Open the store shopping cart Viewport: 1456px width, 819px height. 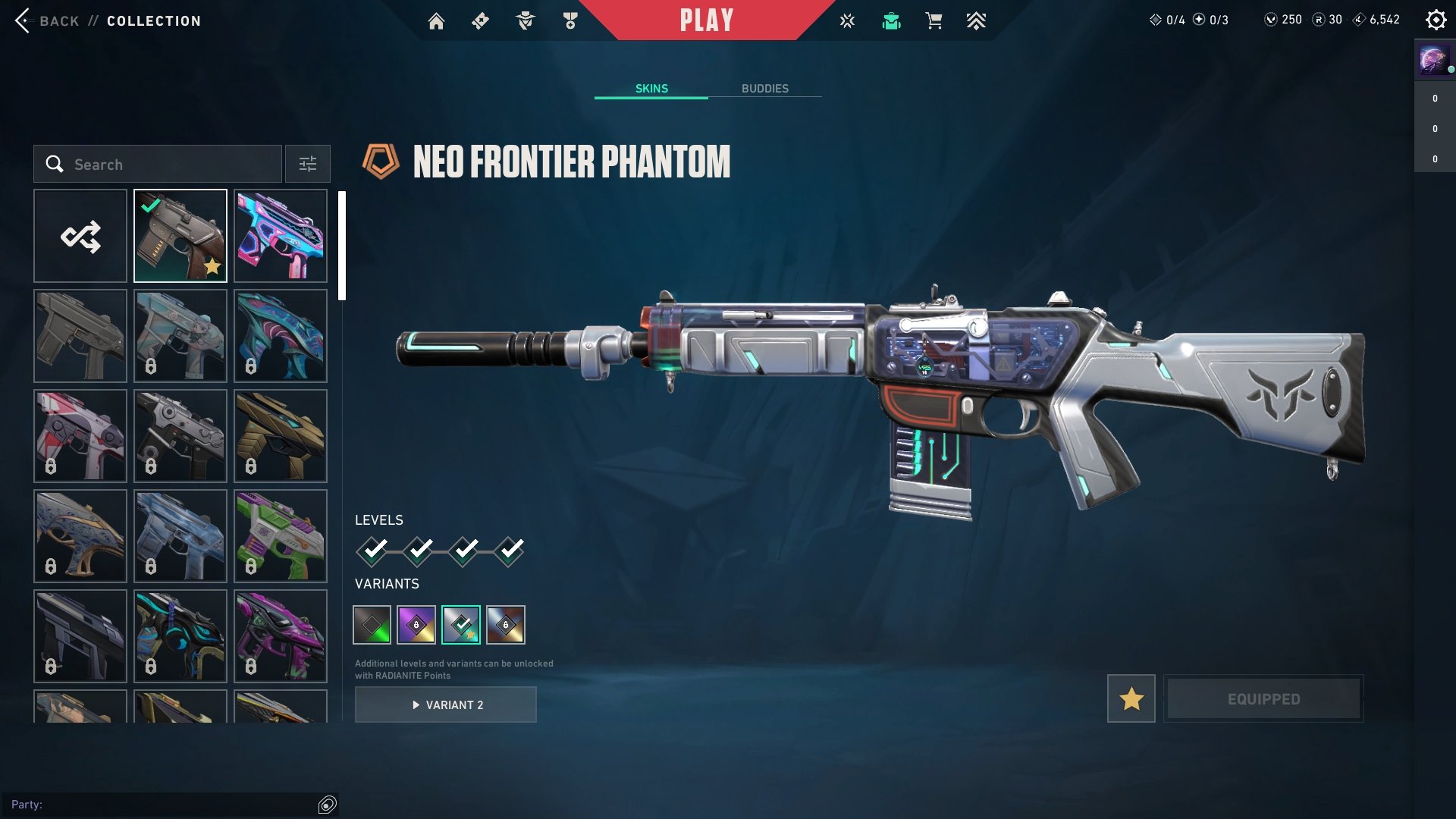tap(934, 21)
